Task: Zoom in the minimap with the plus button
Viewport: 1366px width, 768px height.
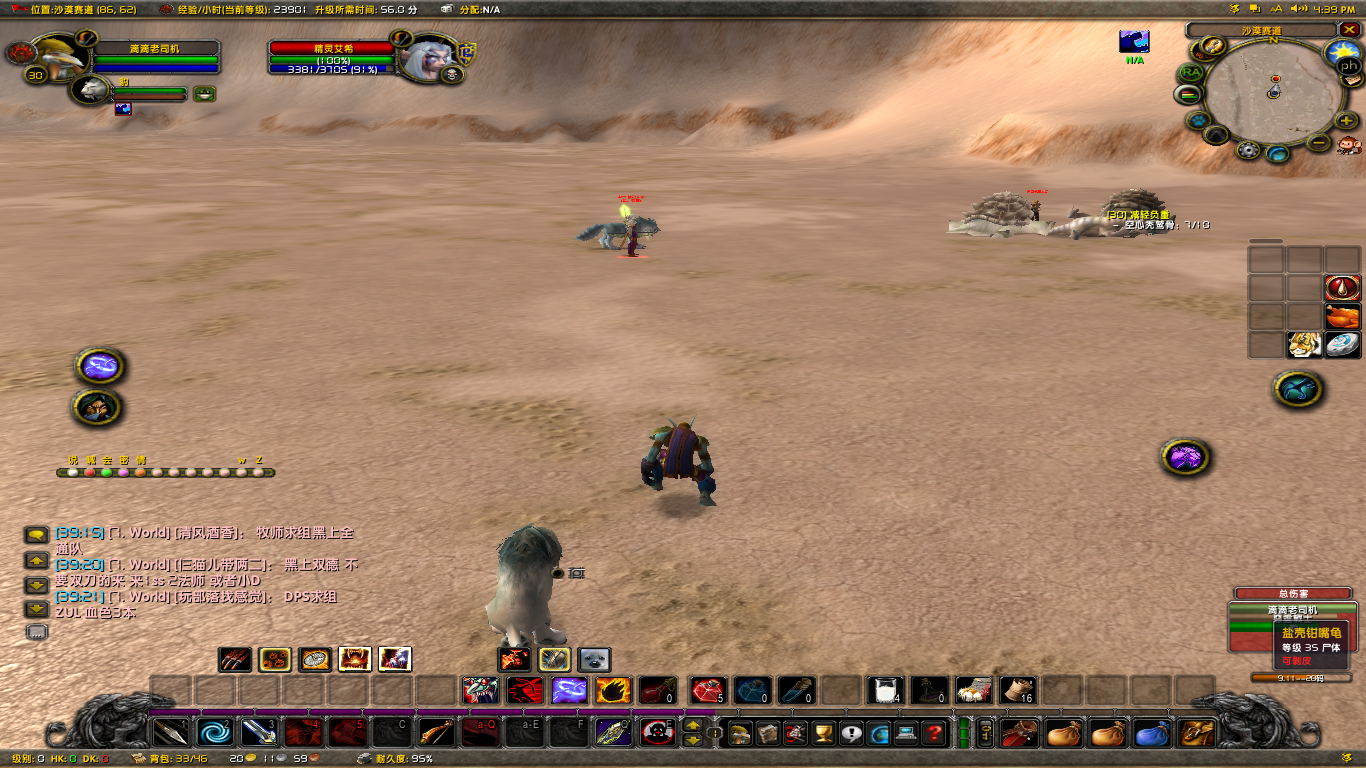Action: tap(1346, 120)
